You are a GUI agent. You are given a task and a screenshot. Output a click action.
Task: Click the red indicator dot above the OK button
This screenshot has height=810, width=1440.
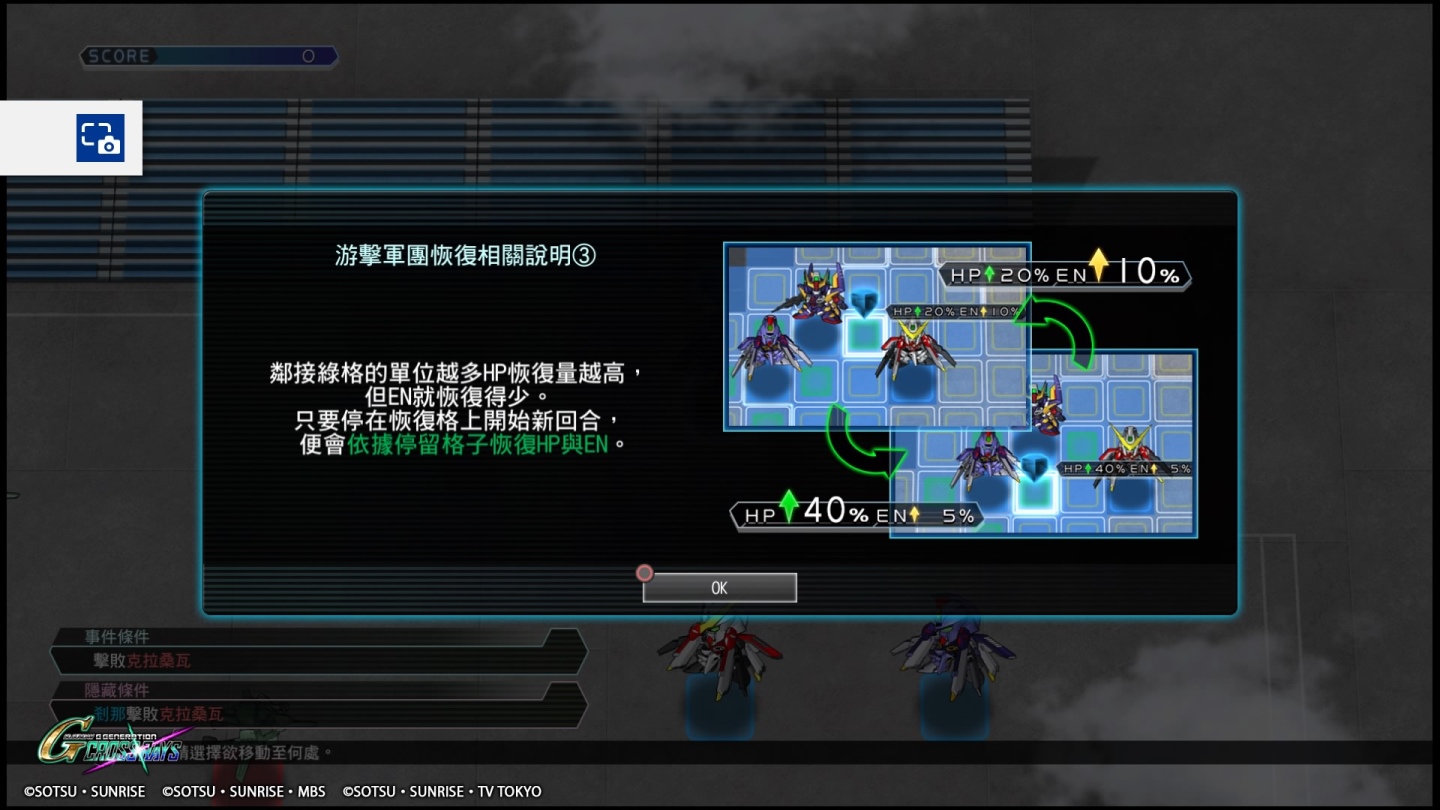(645, 573)
